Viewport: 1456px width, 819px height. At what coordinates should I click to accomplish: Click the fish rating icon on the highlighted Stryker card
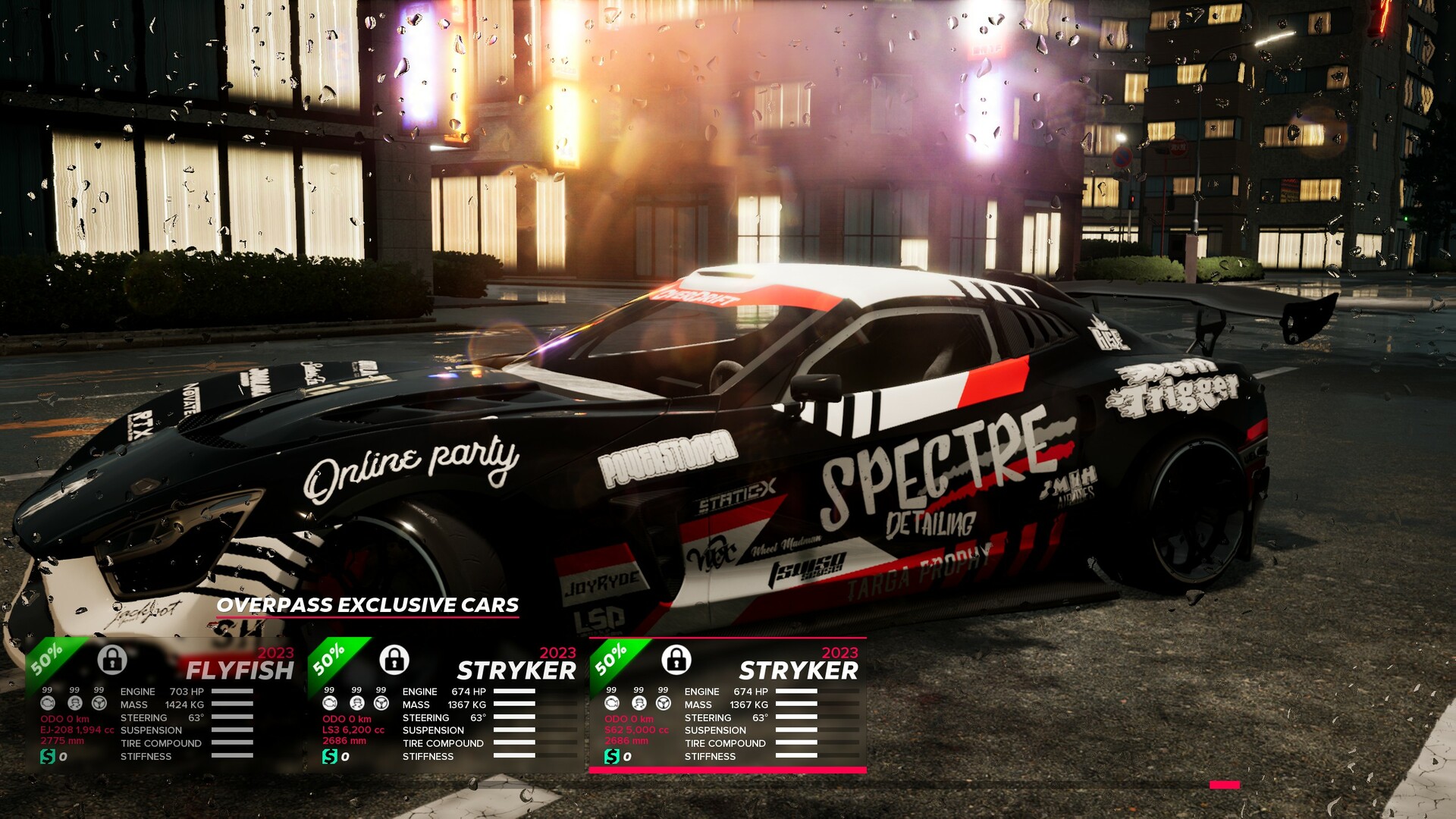612,703
